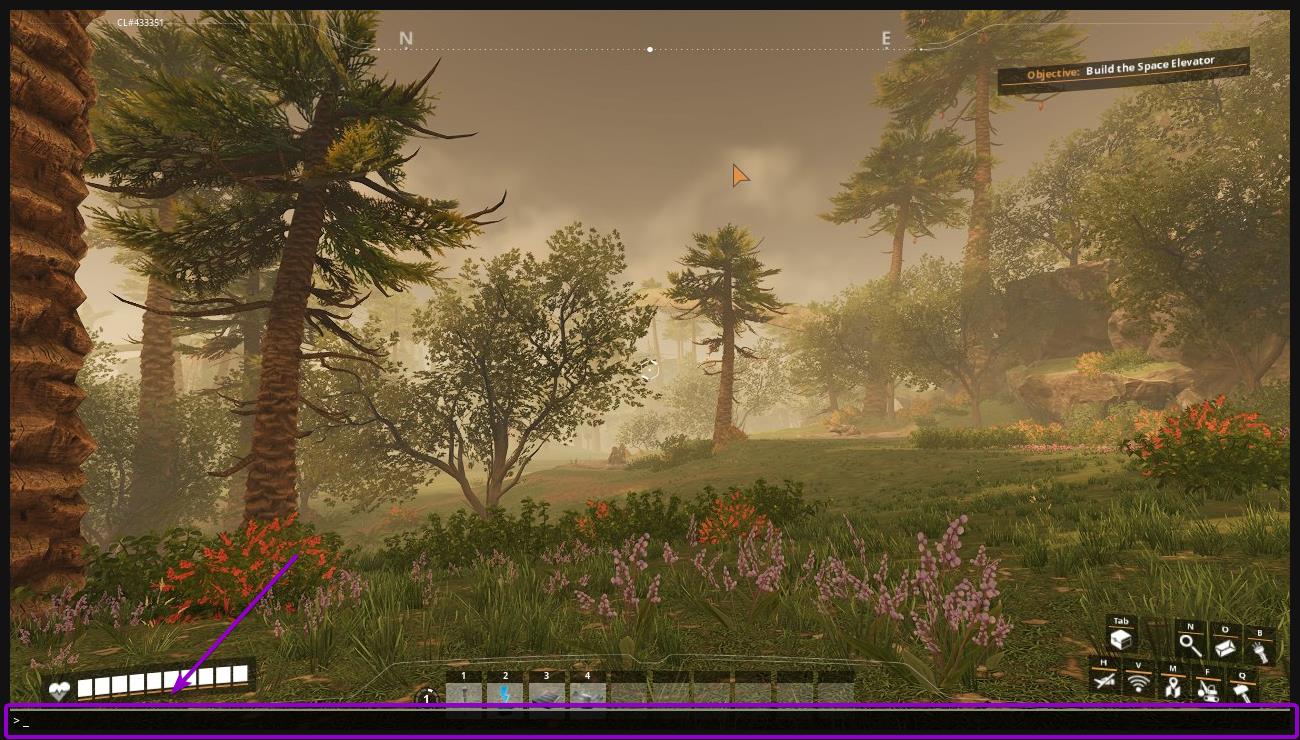Choose hotbar slot 3

[x=546, y=693]
